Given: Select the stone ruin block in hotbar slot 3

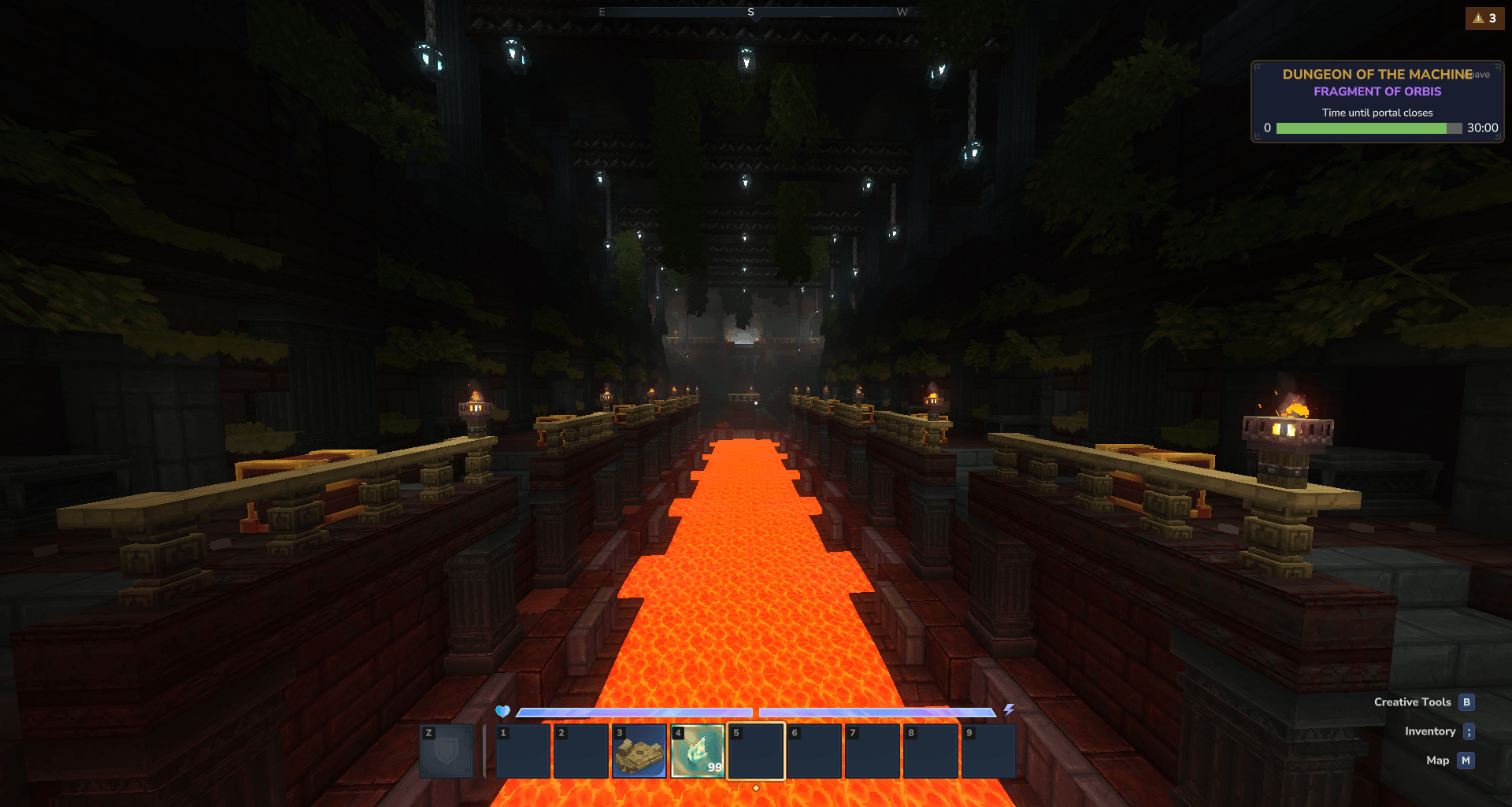Looking at the screenshot, I should (639, 751).
